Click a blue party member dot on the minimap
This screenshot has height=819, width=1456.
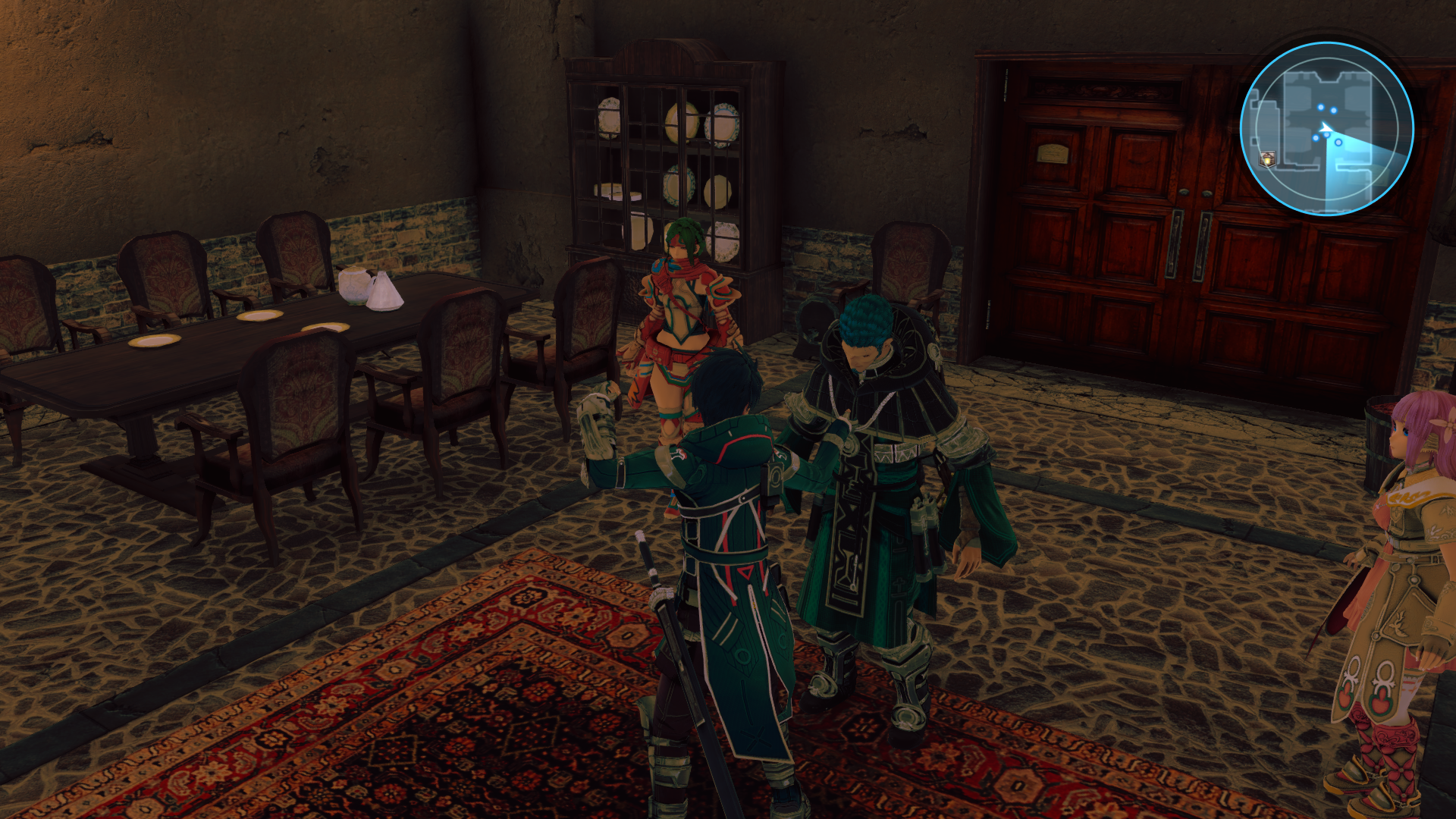point(1316,139)
